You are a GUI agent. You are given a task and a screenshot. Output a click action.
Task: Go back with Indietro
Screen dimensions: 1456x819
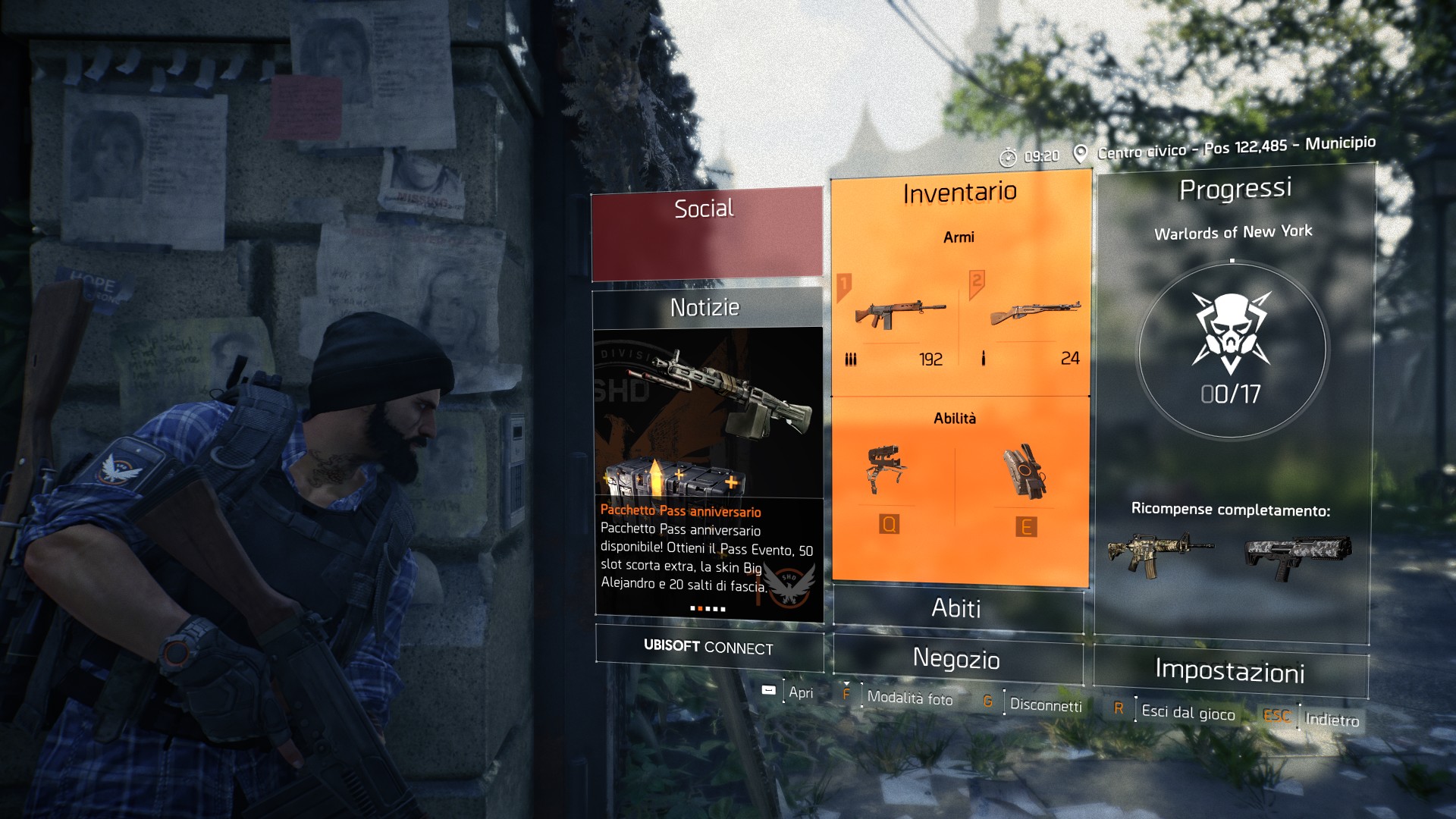coord(1331,720)
